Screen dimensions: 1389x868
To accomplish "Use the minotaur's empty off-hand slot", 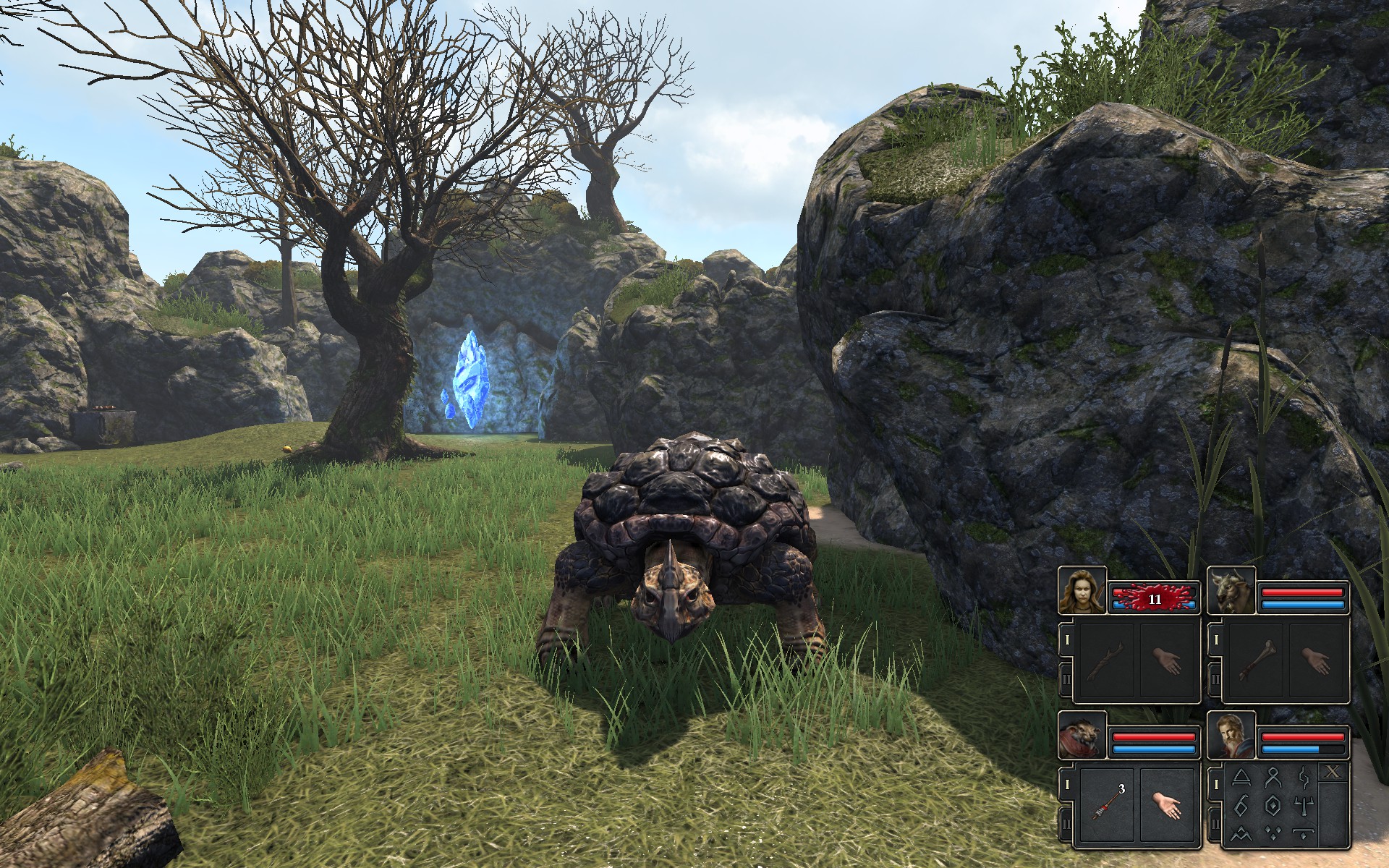I will coord(1316,661).
